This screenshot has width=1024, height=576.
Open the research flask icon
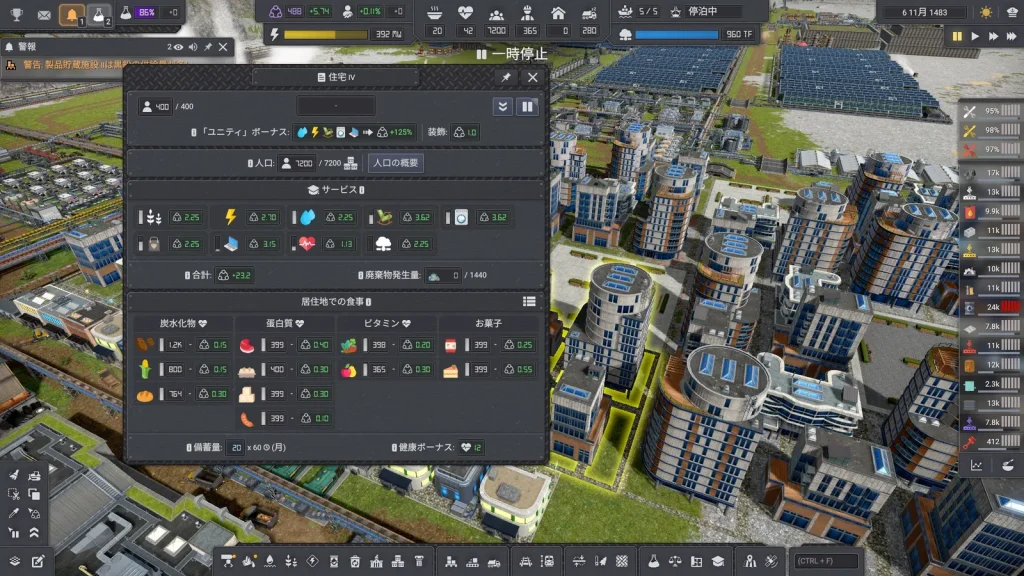pos(99,14)
